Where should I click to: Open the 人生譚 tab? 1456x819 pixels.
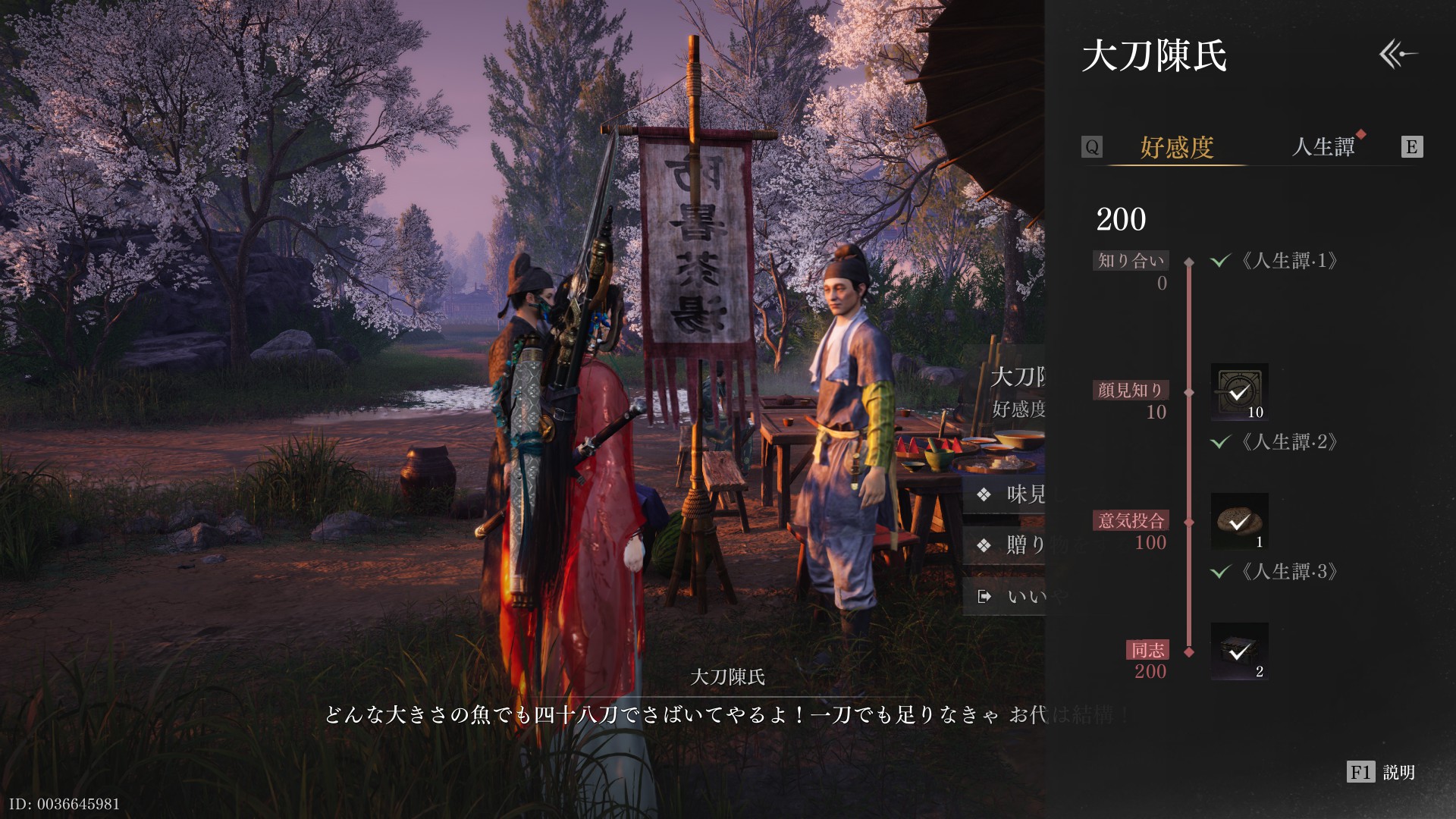[1323, 146]
